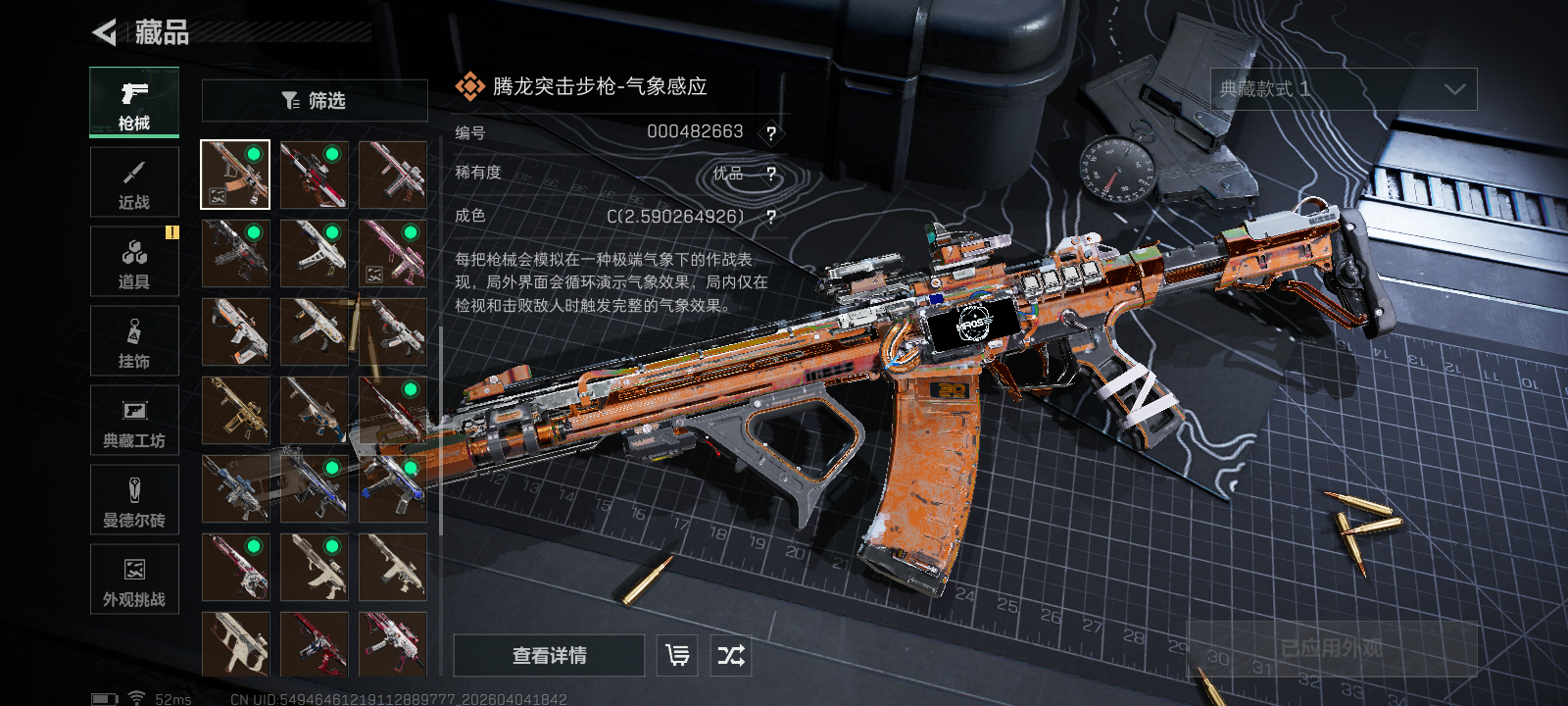Go back using the 藏品 arrow
Screen dimensions: 1568x706
(105, 32)
